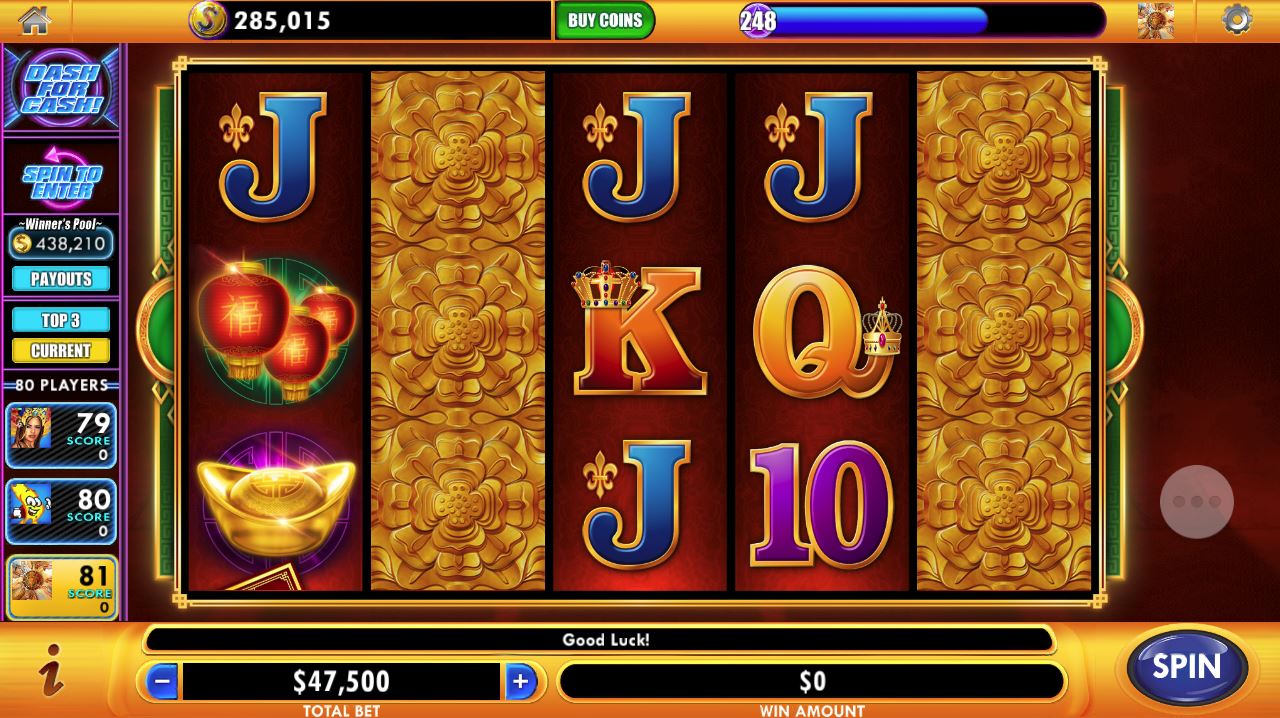Image resolution: width=1280 pixels, height=718 pixels.
Task: Open the gear settings menu
Action: (x=1237, y=20)
